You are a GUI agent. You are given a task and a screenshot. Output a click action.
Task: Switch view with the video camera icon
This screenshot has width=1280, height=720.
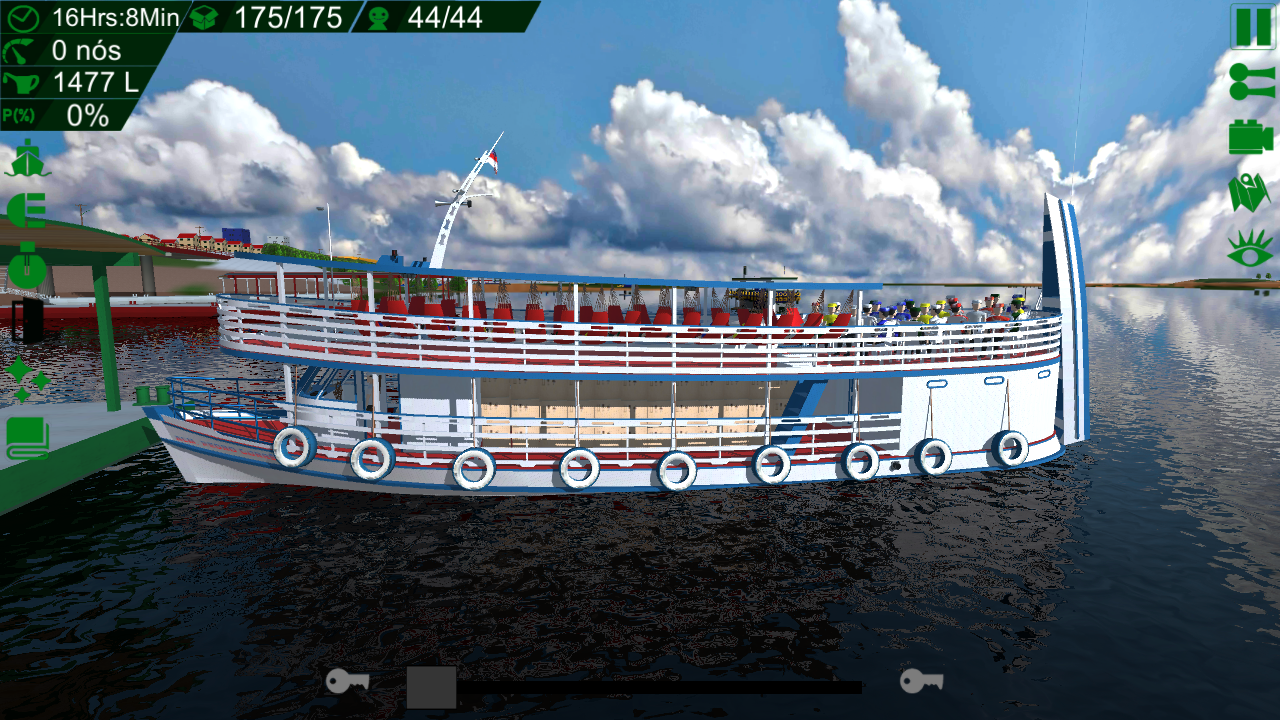pos(1250,137)
